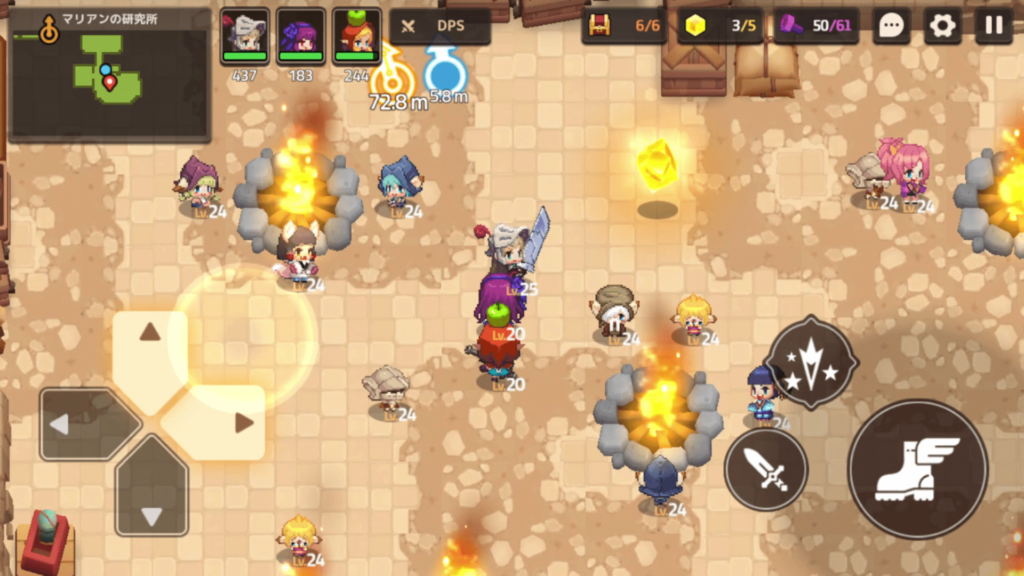Select the purple-haired hero party portrait

pyautogui.click(x=301, y=36)
